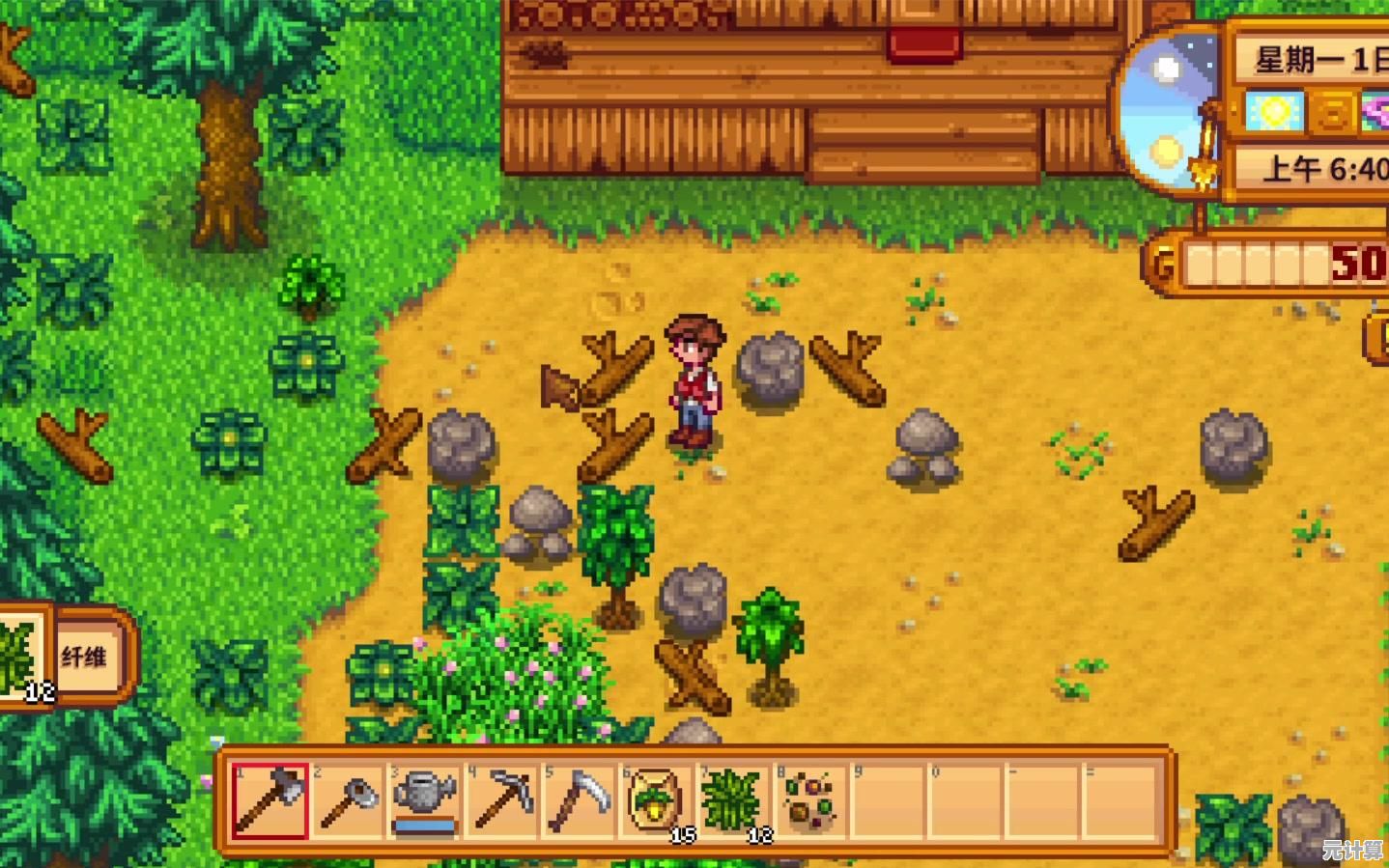The width and height of the screenshot is (1389, 868).
Task: Choose the mixed seeds slot
Action: pyautogui.click(x=811, y=800)
